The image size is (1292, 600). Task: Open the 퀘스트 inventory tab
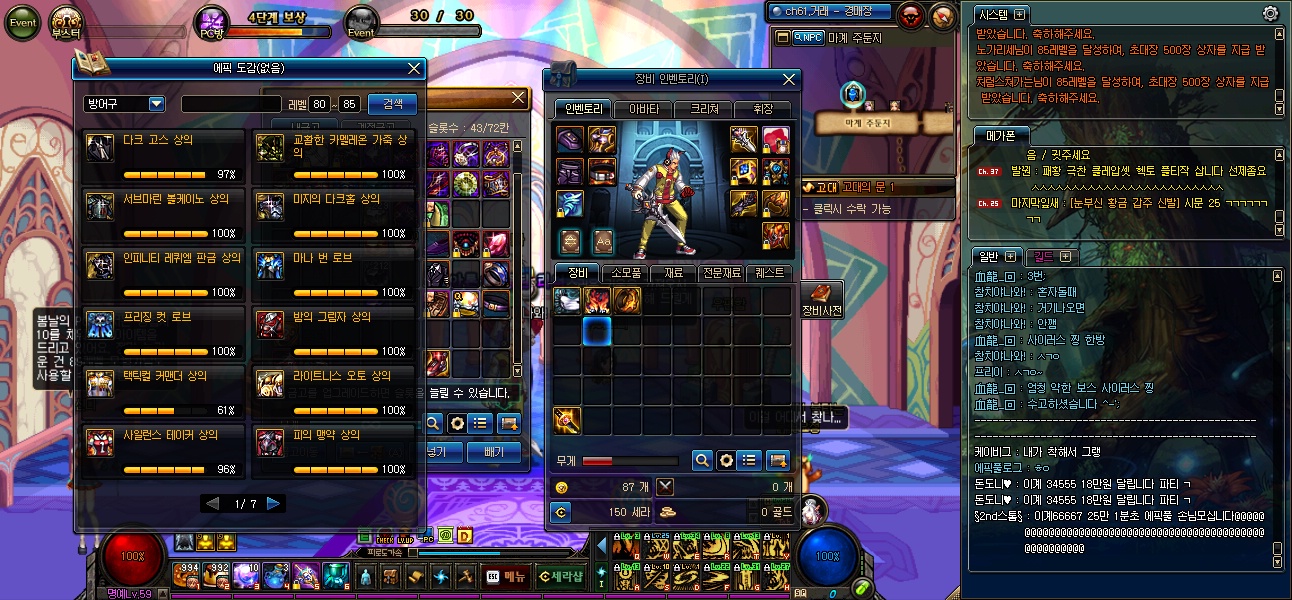click(x=771, y=273)
